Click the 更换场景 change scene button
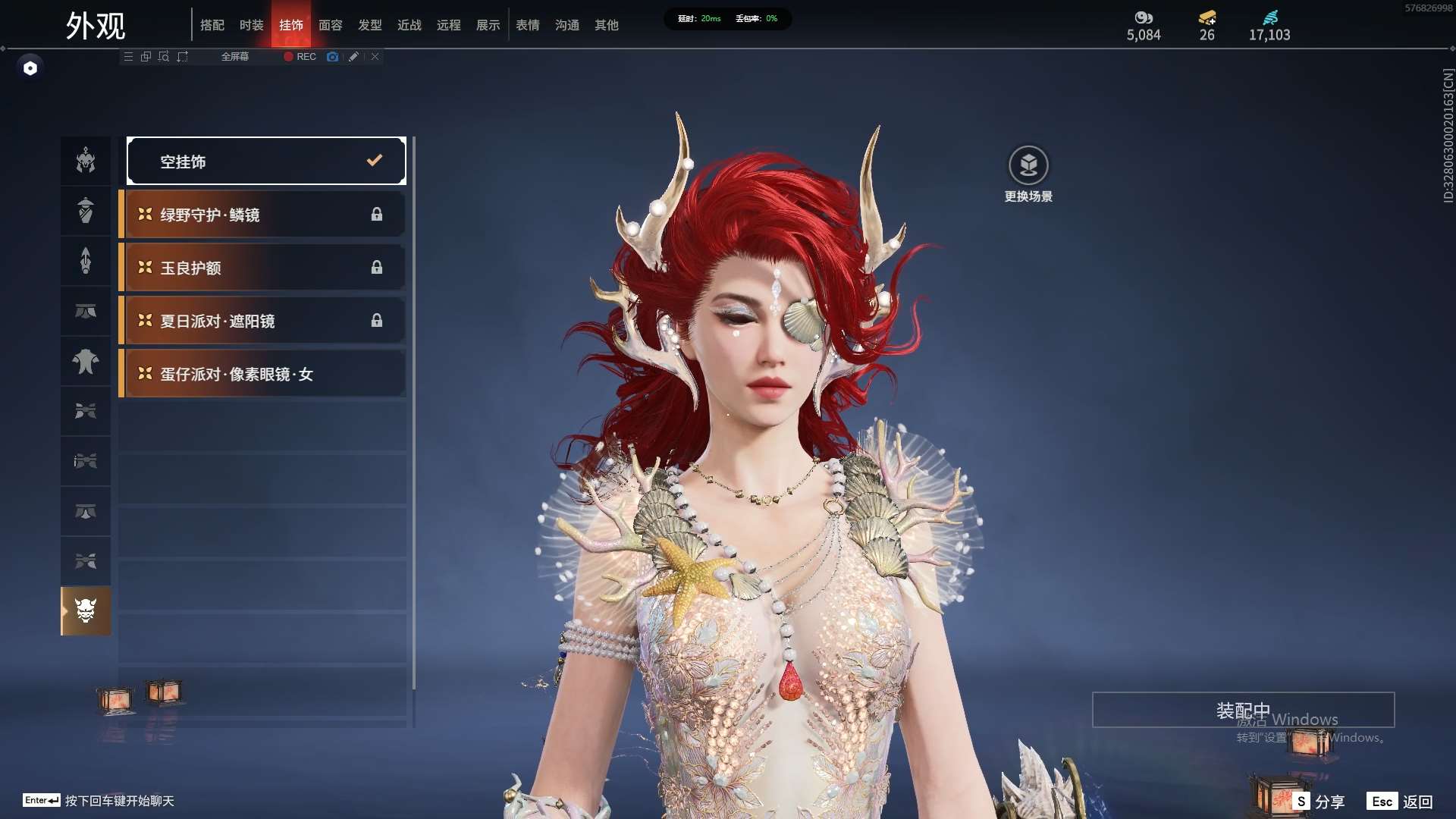 pyautogui.click(x=1028, y=174)
